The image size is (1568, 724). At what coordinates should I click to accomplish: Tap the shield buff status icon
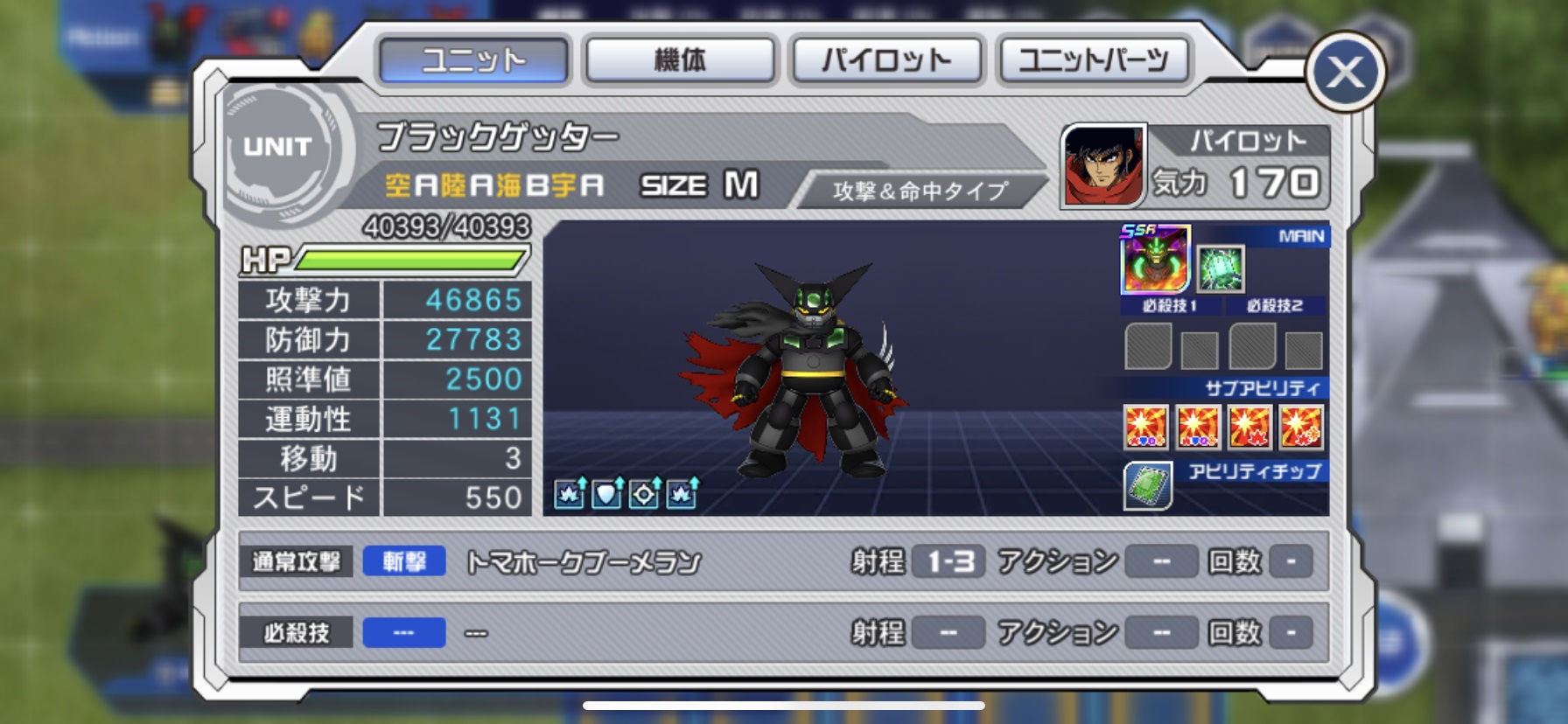tap(607, 494)
